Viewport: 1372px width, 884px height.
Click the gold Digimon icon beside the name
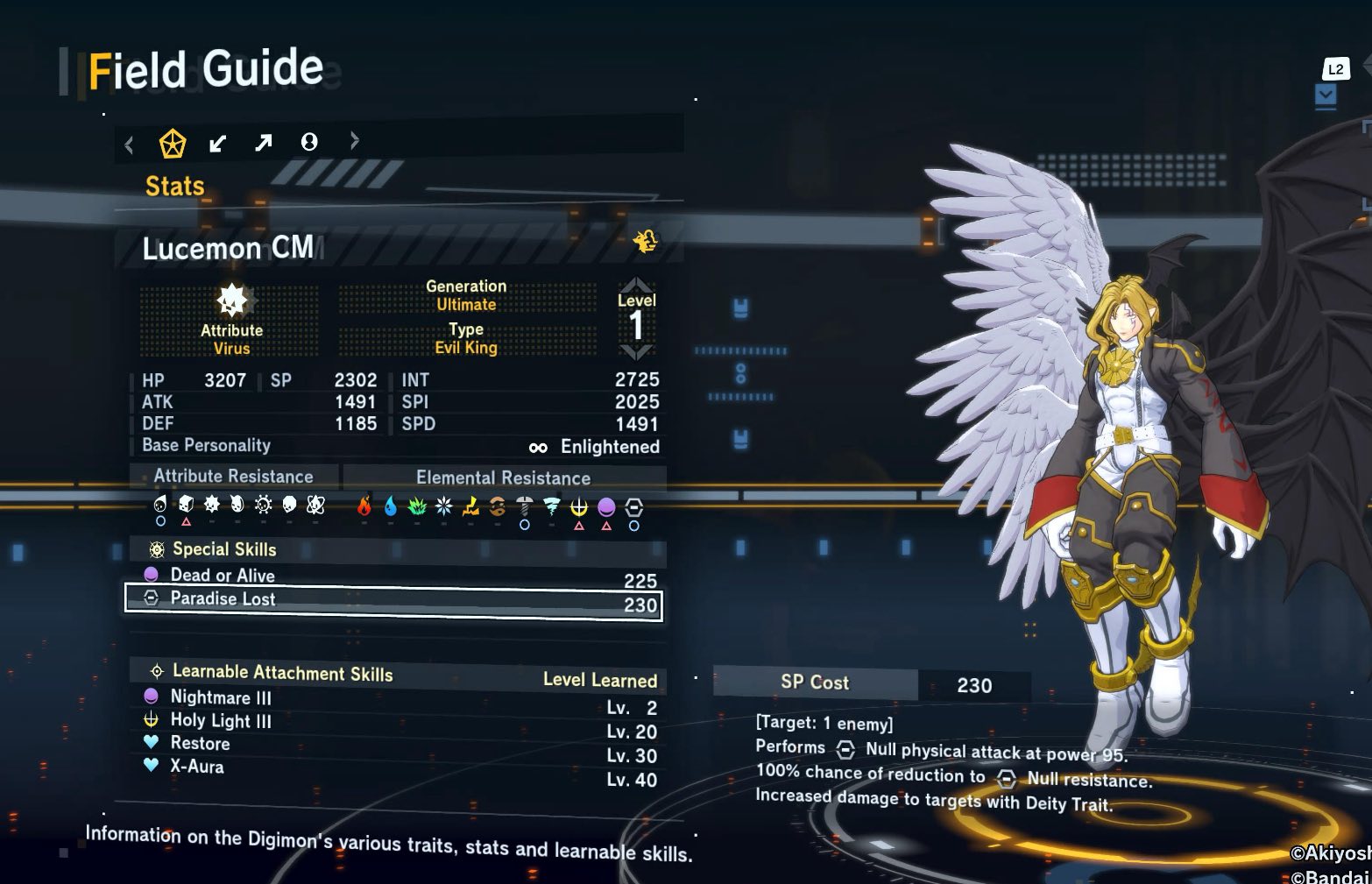[646, 241]
